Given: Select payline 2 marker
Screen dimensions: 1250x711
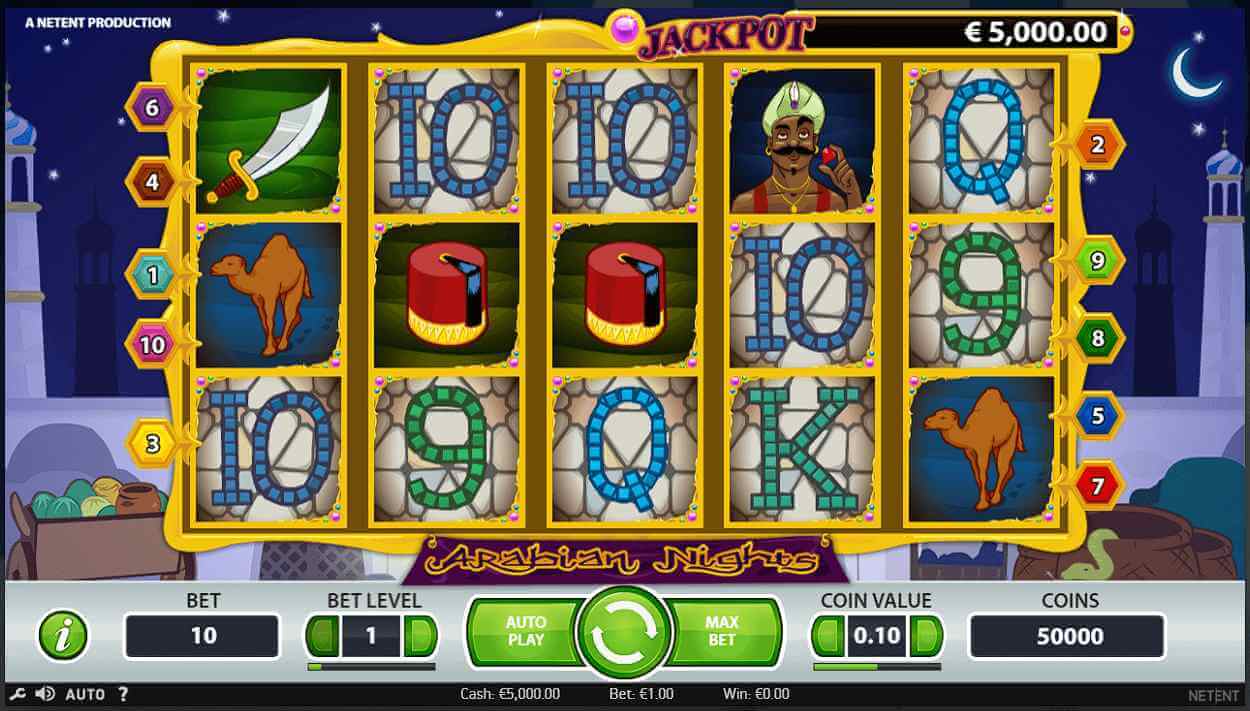Looking at the screenshot, I should point(1097,146).
